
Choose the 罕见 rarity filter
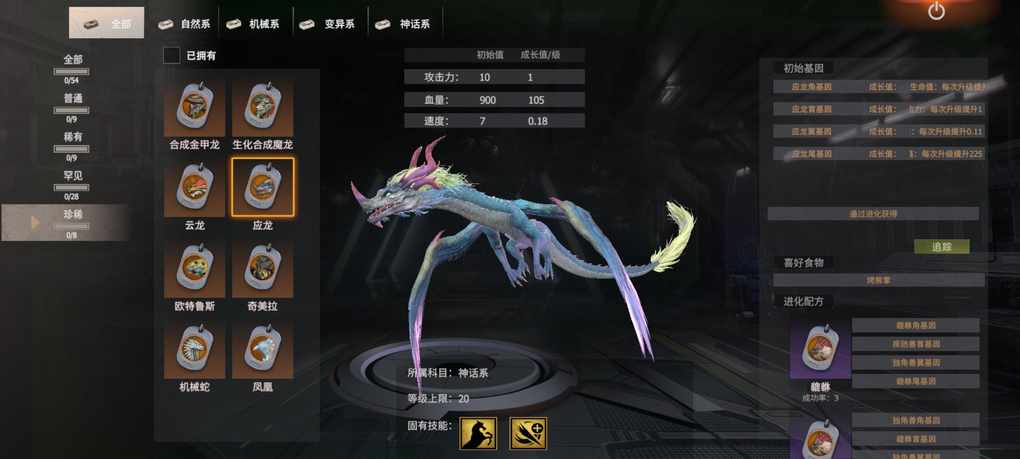(x=73, y=181)
